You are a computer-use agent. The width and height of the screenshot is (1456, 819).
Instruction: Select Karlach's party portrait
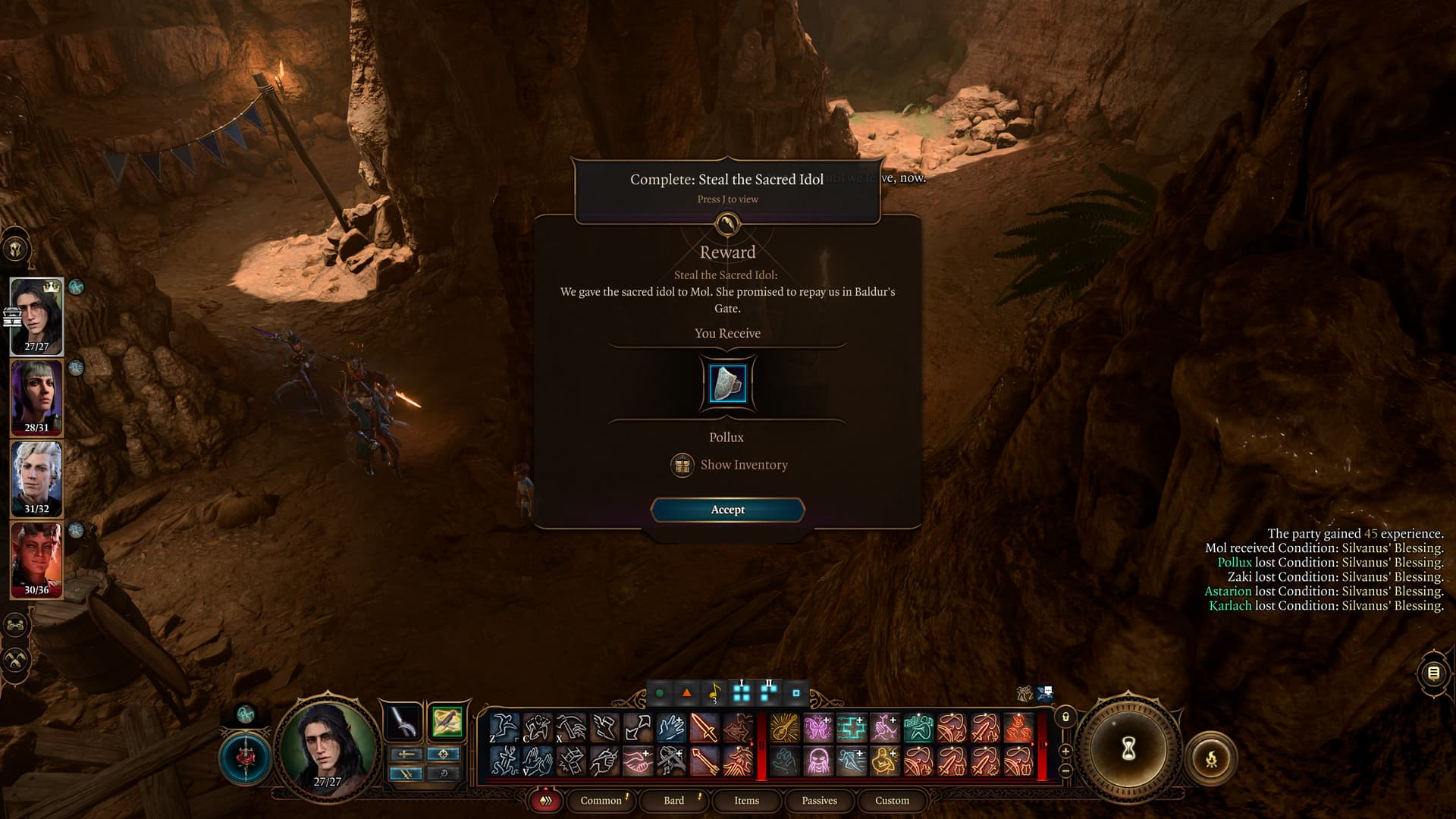pos(36,559)
